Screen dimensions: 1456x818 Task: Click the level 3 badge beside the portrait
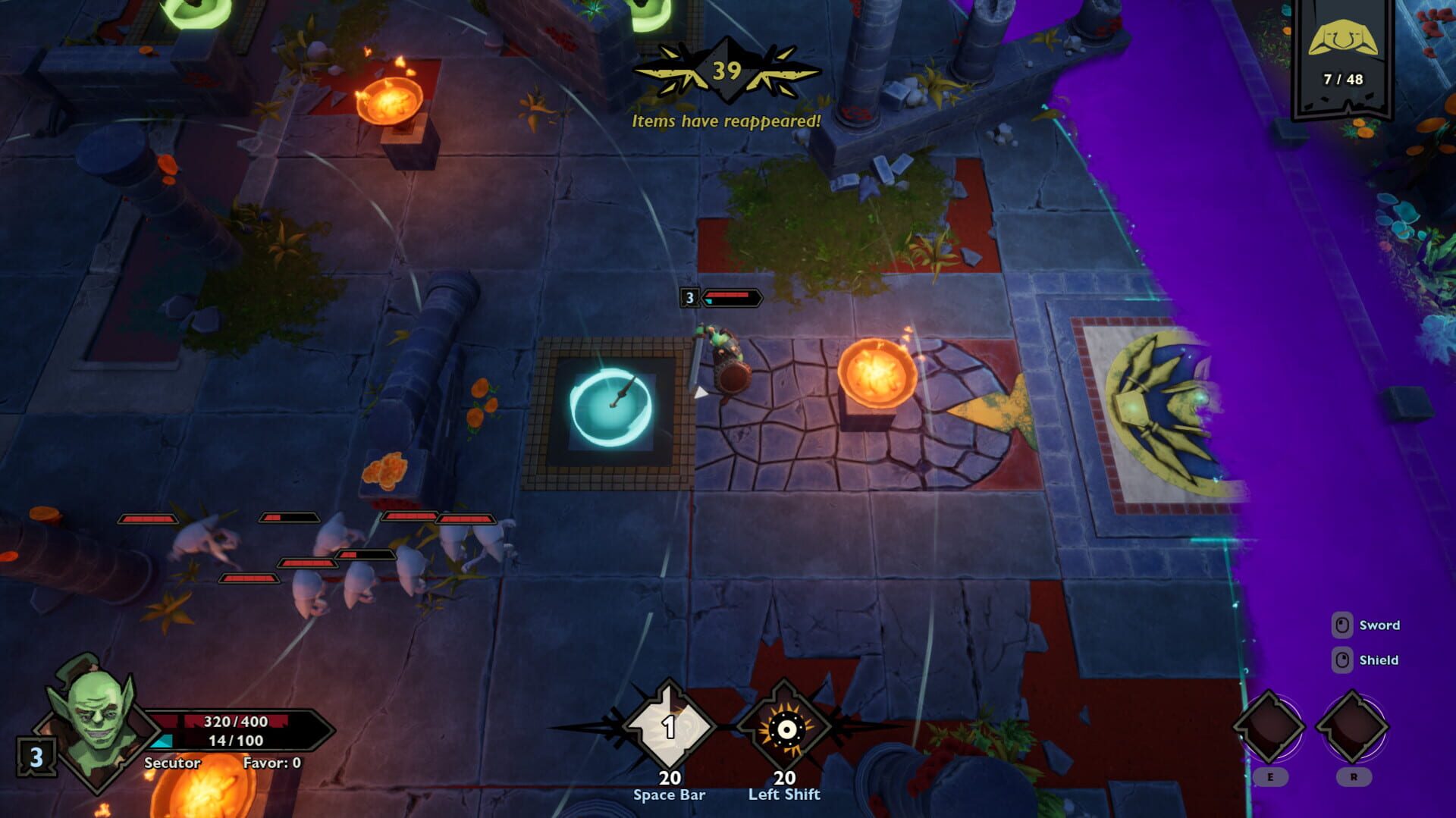[x=36, y=758]
